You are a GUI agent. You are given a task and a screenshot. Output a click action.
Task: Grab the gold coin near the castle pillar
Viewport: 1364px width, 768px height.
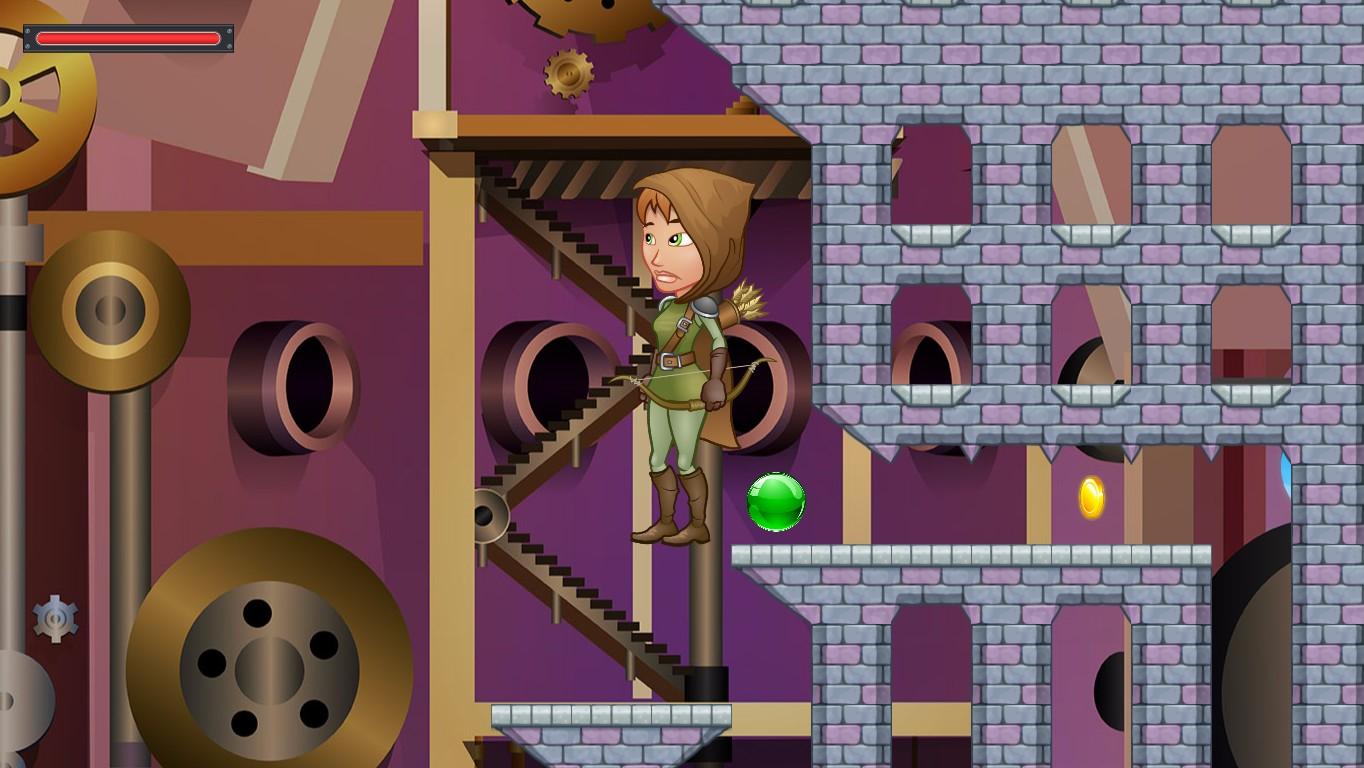coord(1093,496)
